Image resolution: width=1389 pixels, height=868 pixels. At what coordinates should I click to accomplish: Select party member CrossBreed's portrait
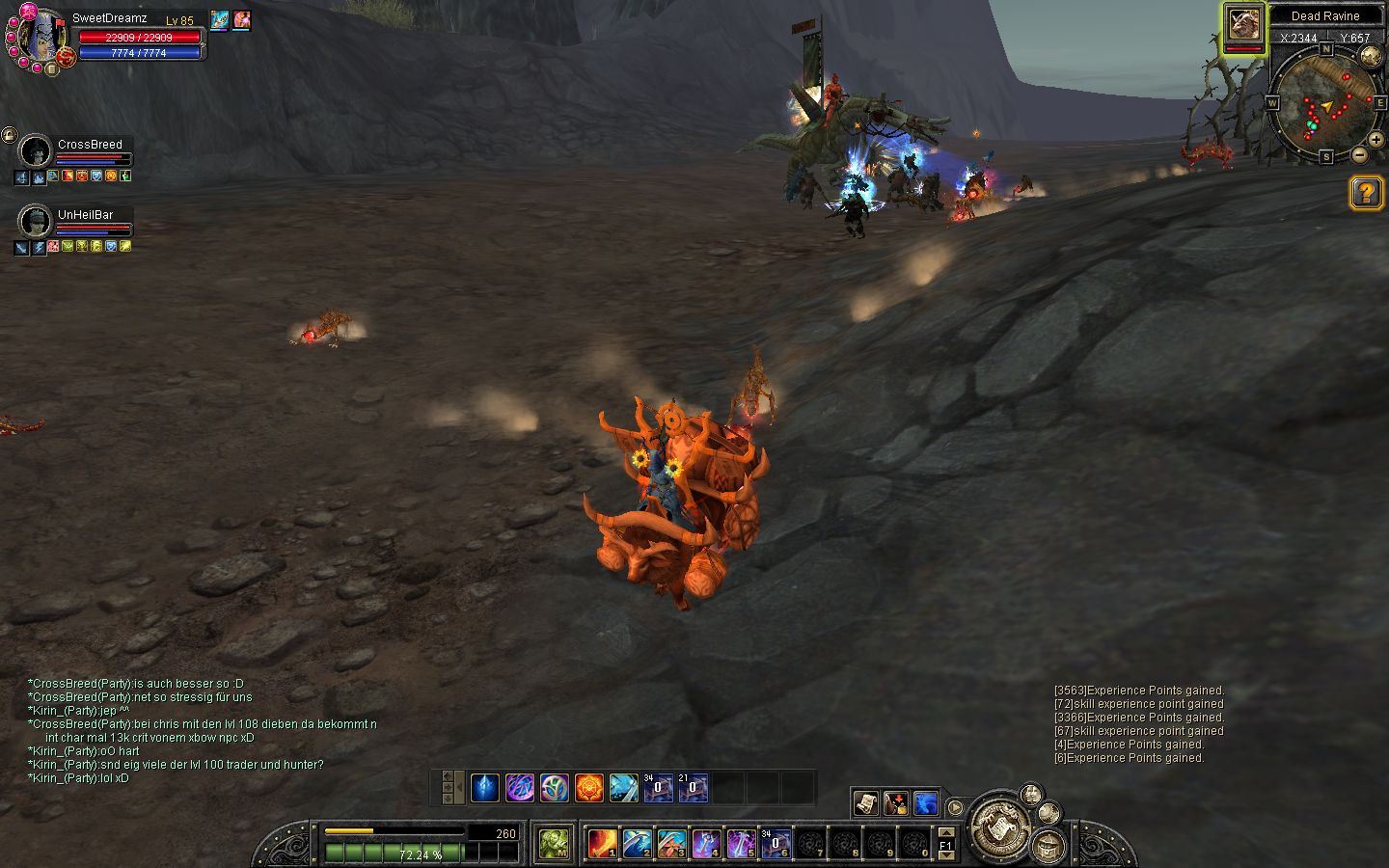[36, 152]
